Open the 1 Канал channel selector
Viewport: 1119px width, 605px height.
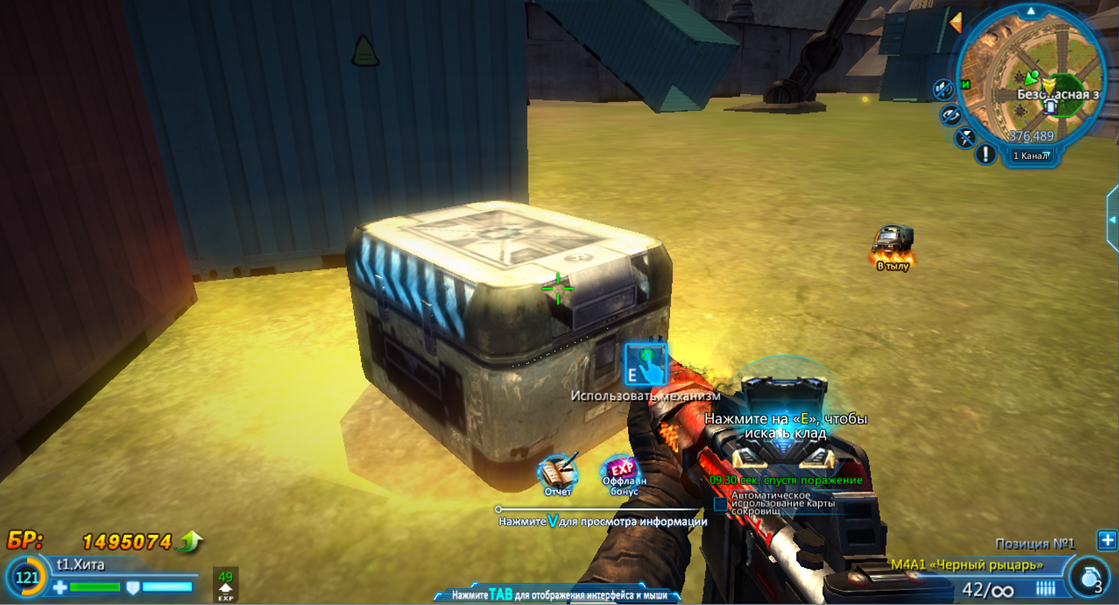pos(1030,156)
